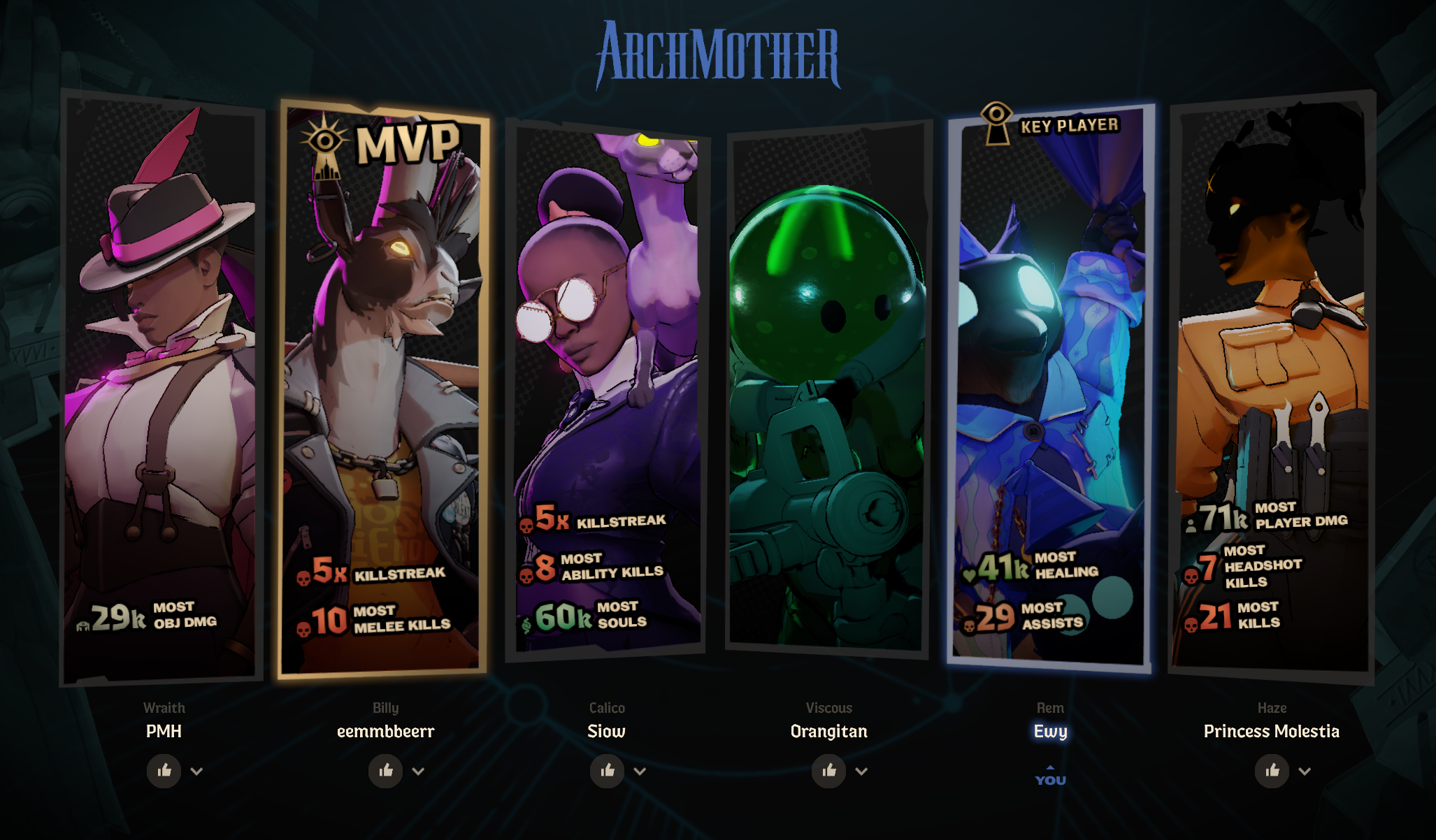Commend player eemmbbeerr with thumbs up
This screenshot has width=1436, height=840.
tap(386, 771)
